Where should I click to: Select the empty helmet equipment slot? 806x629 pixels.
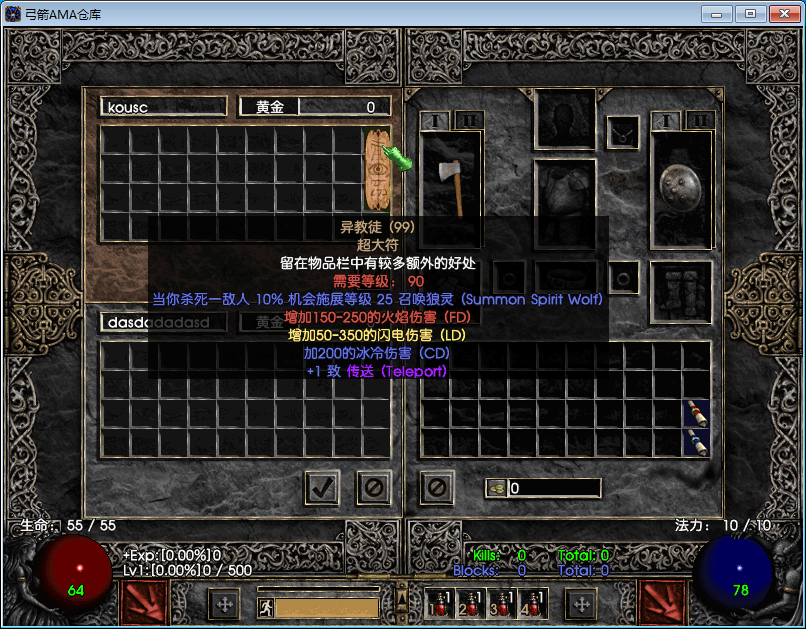tap(565, 119)
